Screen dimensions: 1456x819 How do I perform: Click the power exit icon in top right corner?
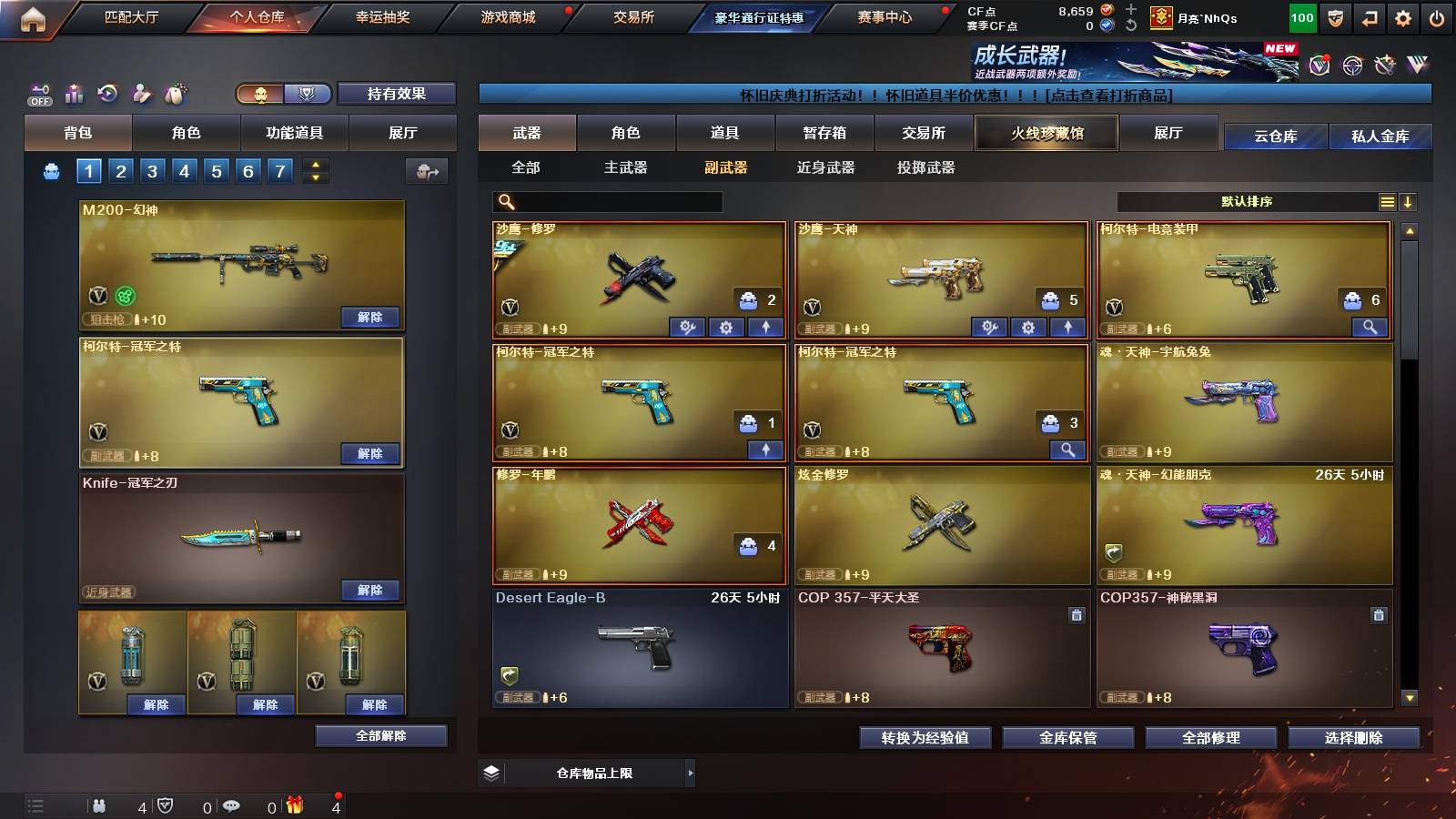coord(1437,17)
